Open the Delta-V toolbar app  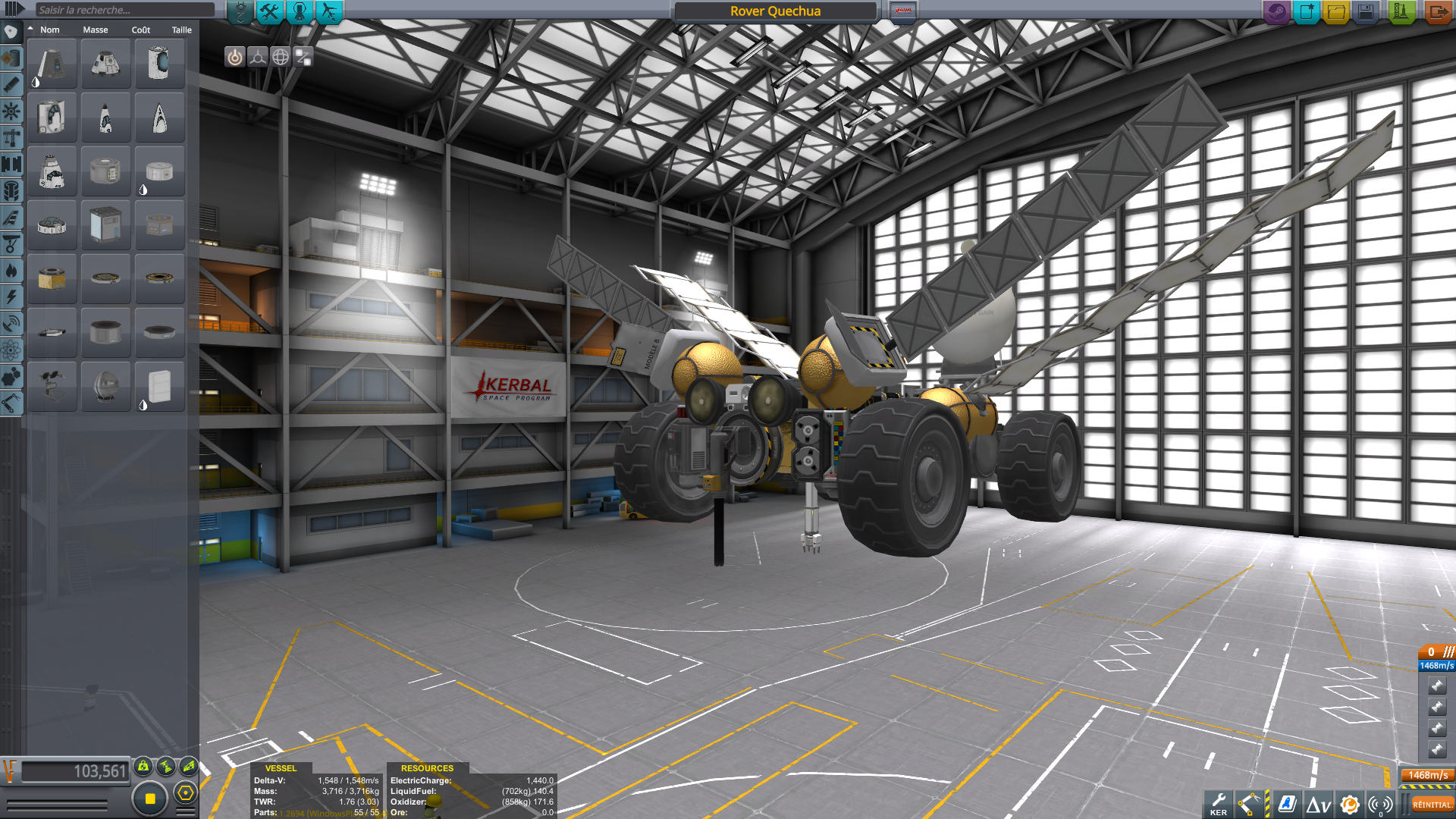[x=1319, y=805]
